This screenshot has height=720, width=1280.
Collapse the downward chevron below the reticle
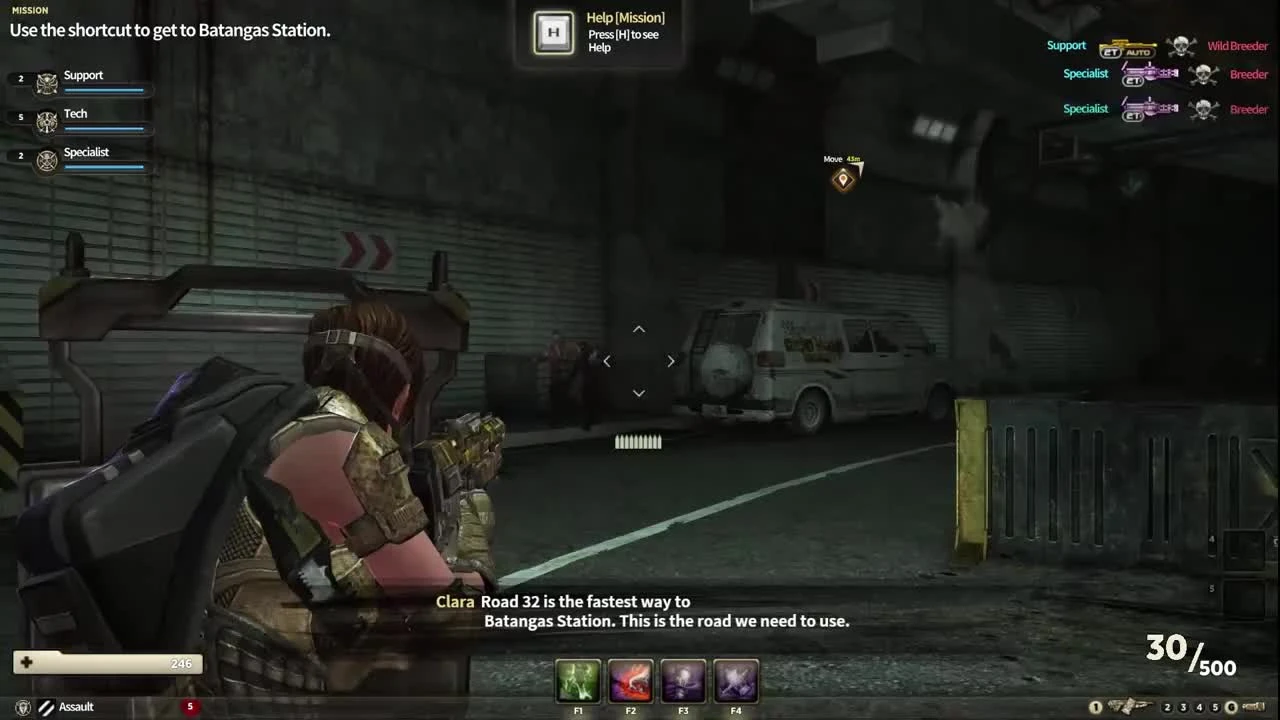(638, 393)
